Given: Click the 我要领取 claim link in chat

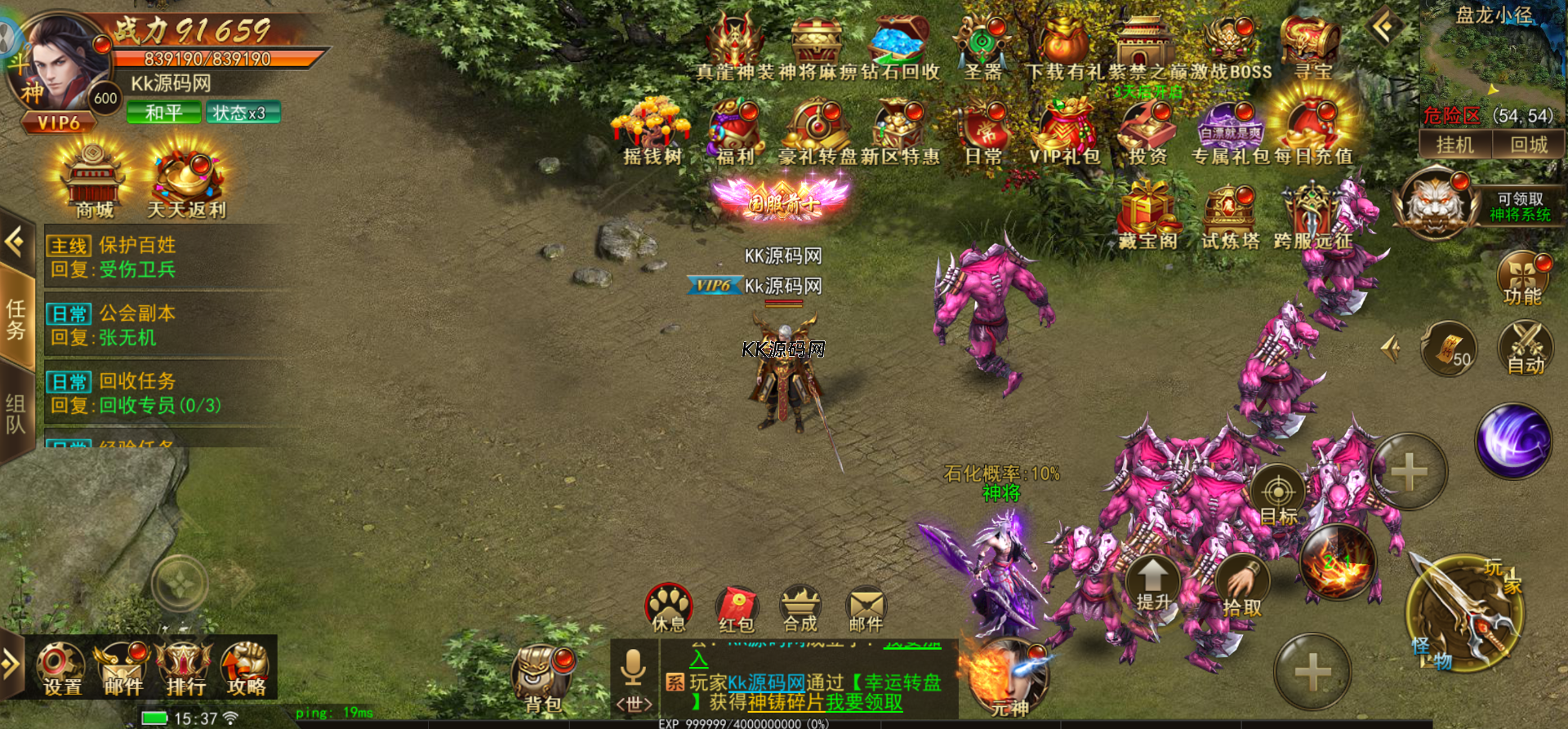Looking at the screenshot, I should coord(864,702).
